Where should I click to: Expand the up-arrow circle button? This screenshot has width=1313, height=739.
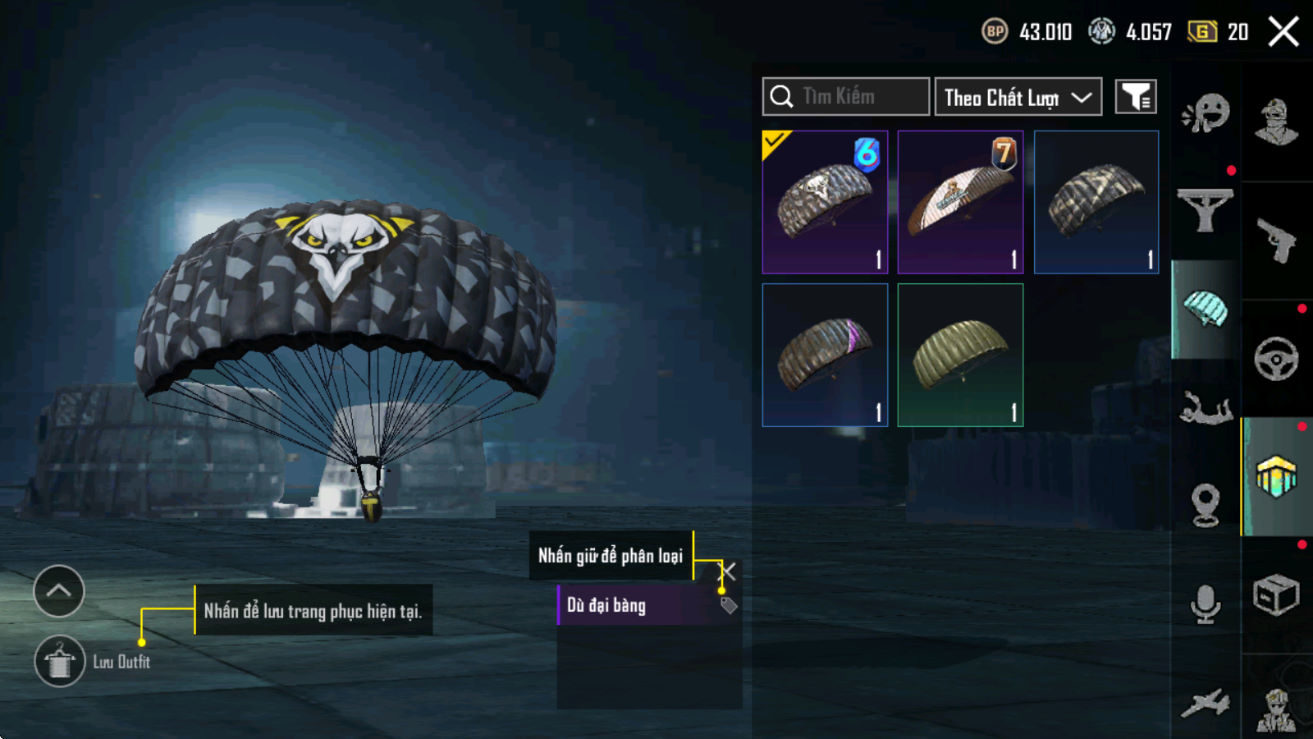coord(59,591)
